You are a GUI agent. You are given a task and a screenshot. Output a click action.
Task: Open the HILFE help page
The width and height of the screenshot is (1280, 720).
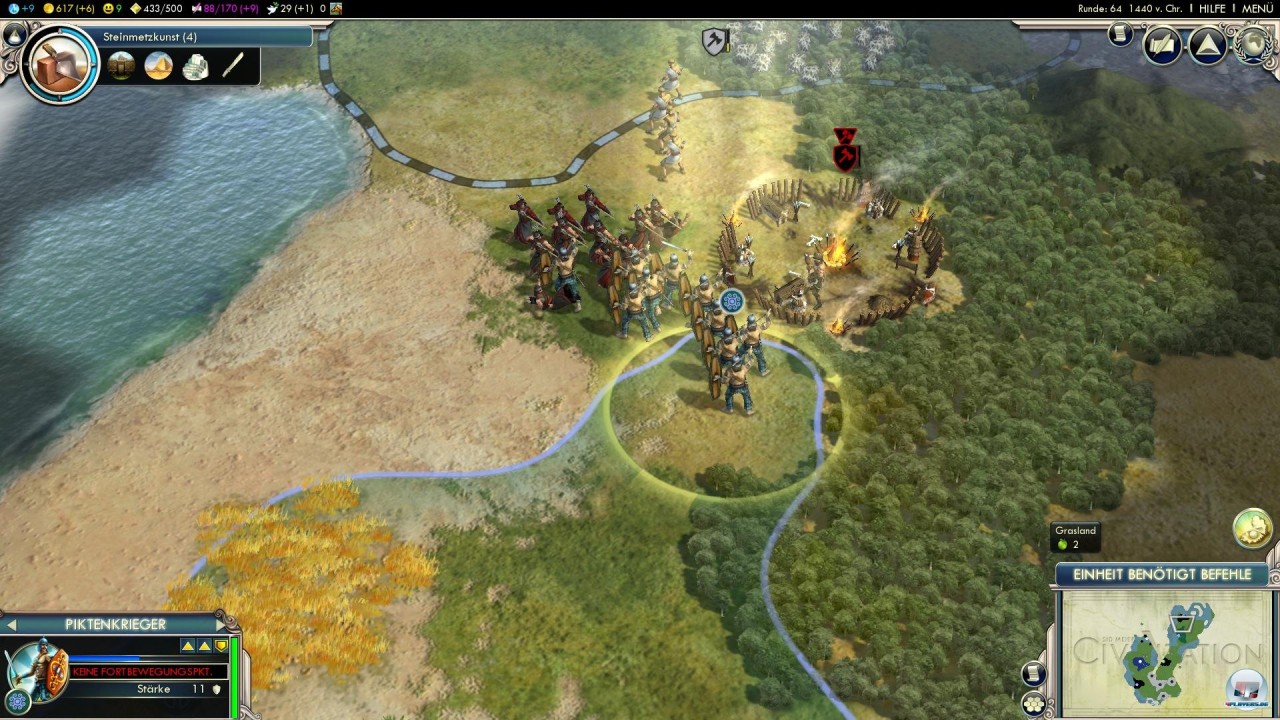1212,8
